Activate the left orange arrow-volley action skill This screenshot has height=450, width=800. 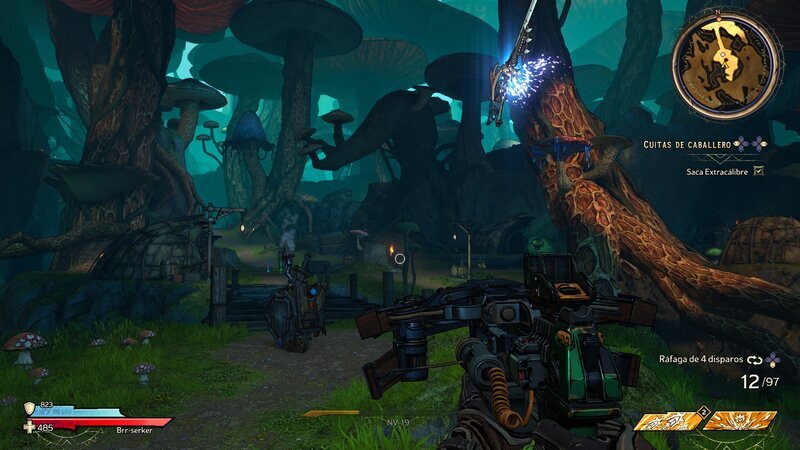pyautogui.click(x=668, y=420)
